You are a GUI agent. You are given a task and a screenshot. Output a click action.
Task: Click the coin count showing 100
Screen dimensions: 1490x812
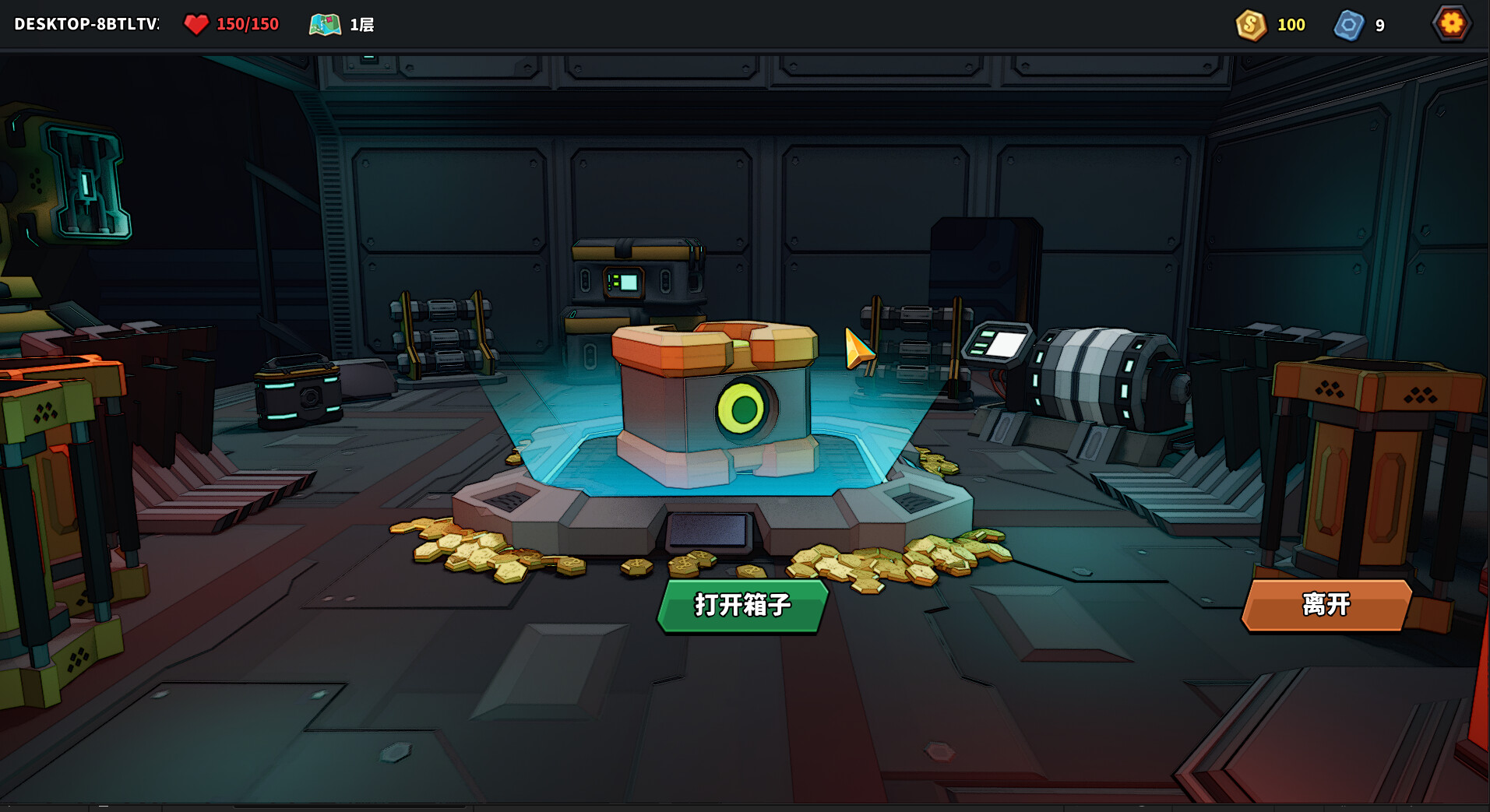[x=1291, y=25]
